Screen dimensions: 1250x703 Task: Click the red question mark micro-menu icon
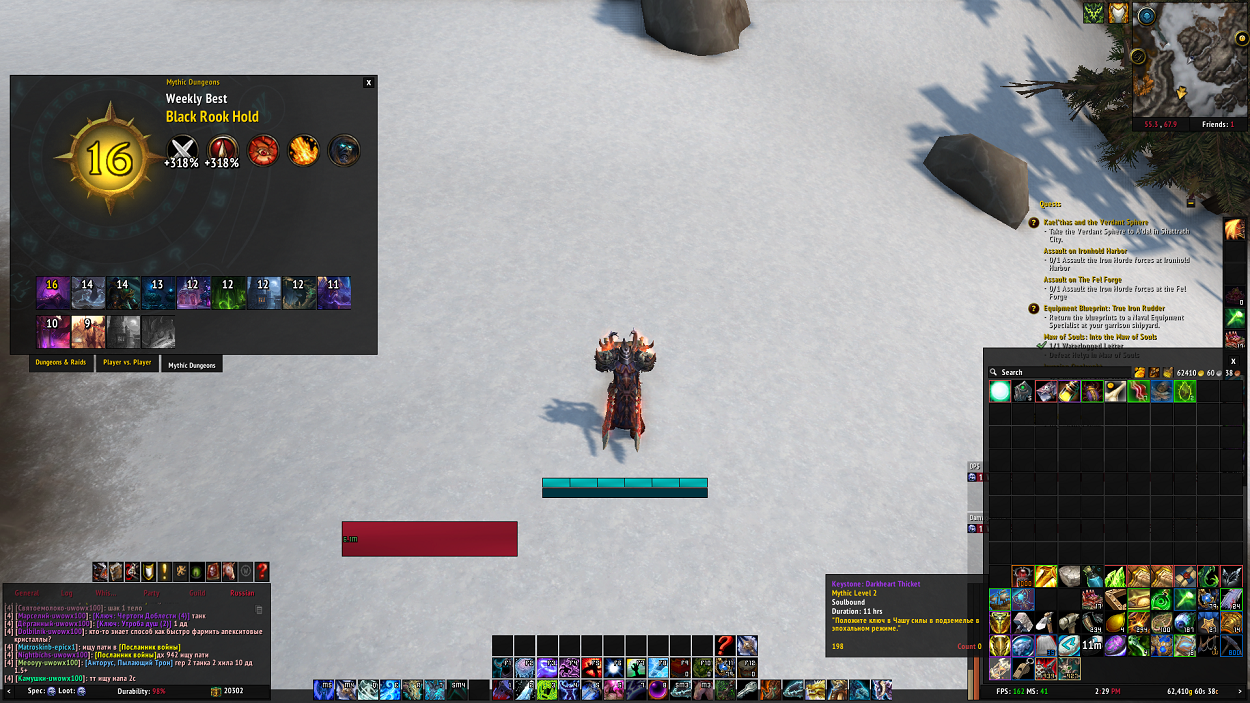(262, 571)
